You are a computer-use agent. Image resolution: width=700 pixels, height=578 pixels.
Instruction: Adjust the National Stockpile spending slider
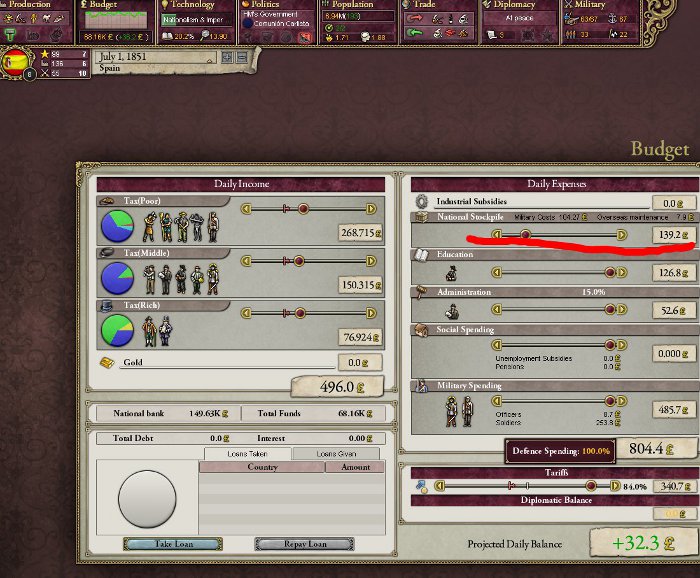click(x=525, y=235)
